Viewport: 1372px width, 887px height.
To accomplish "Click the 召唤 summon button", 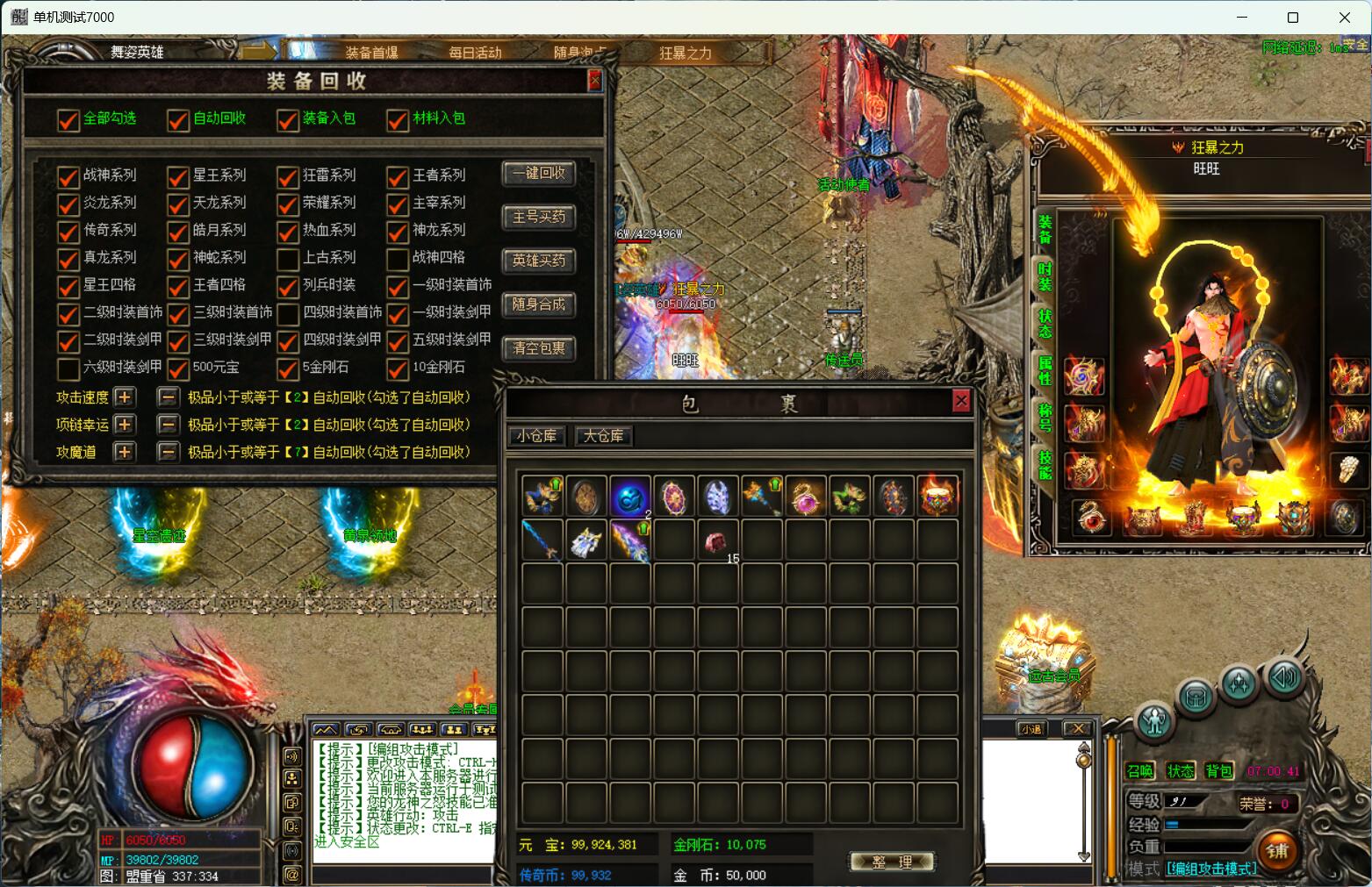I will pyautogui.click(x=1140, y=771).
